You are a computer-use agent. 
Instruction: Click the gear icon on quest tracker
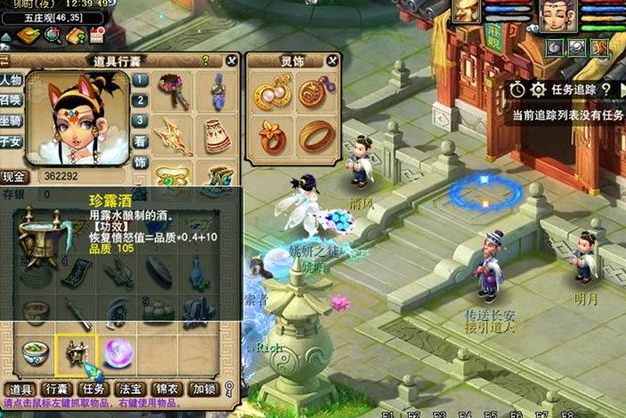(536, 89)
